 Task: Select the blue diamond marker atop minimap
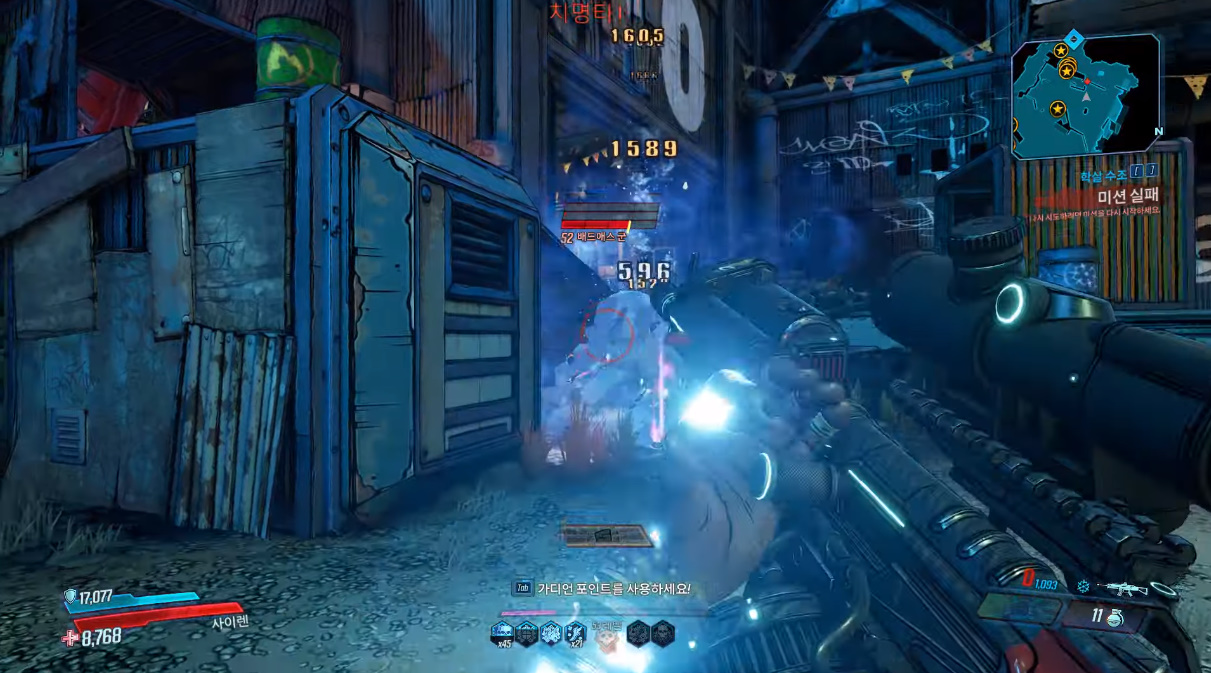coord(1073,38)
